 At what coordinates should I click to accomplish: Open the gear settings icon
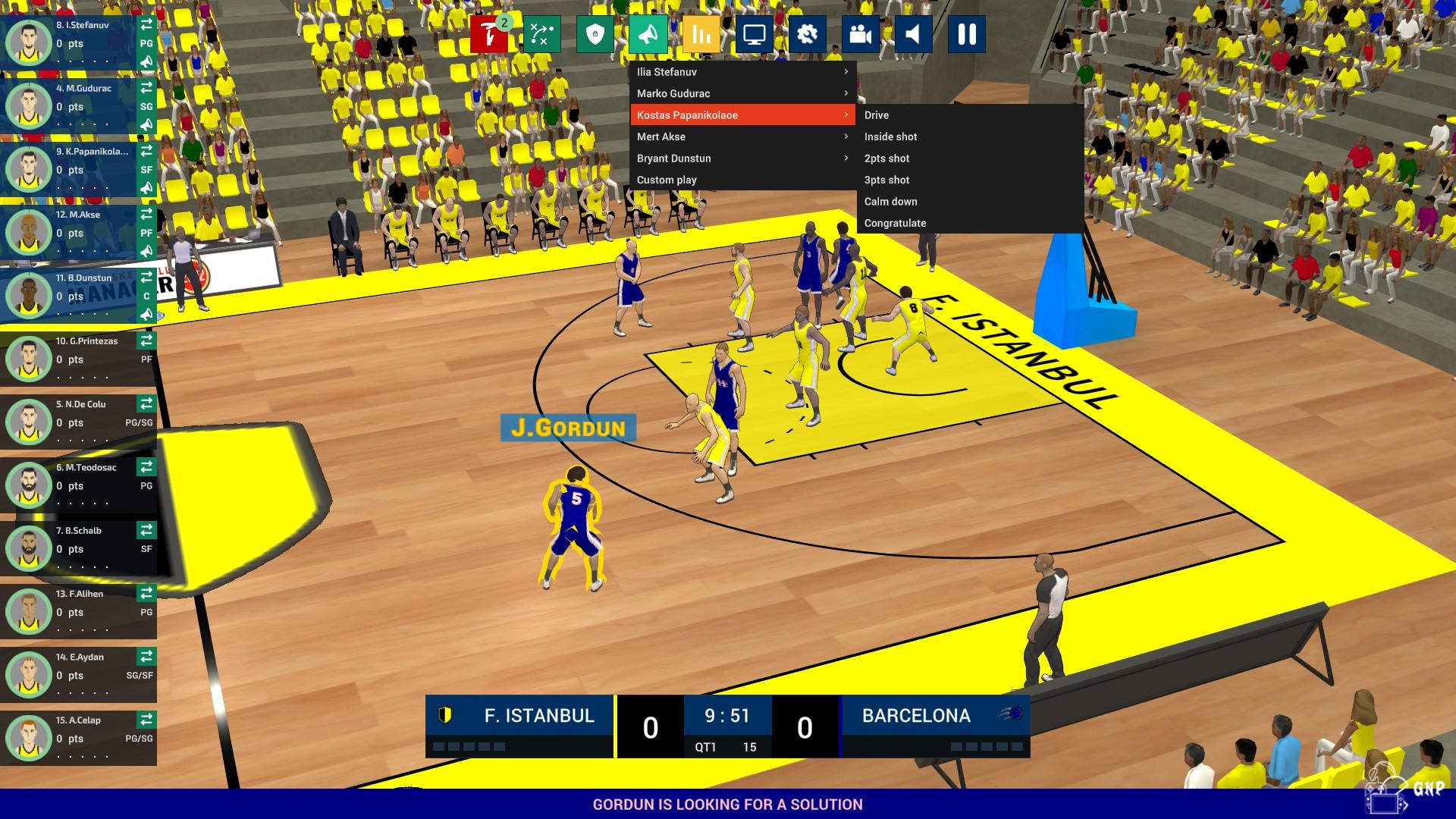pos(807,34)
